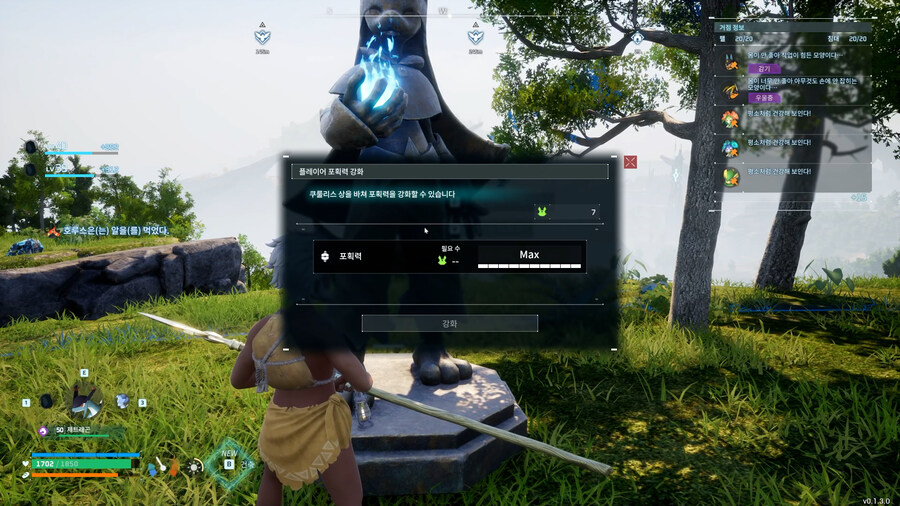
Task: Click the pale Pal sphere beside key 3
Action: 122,401
